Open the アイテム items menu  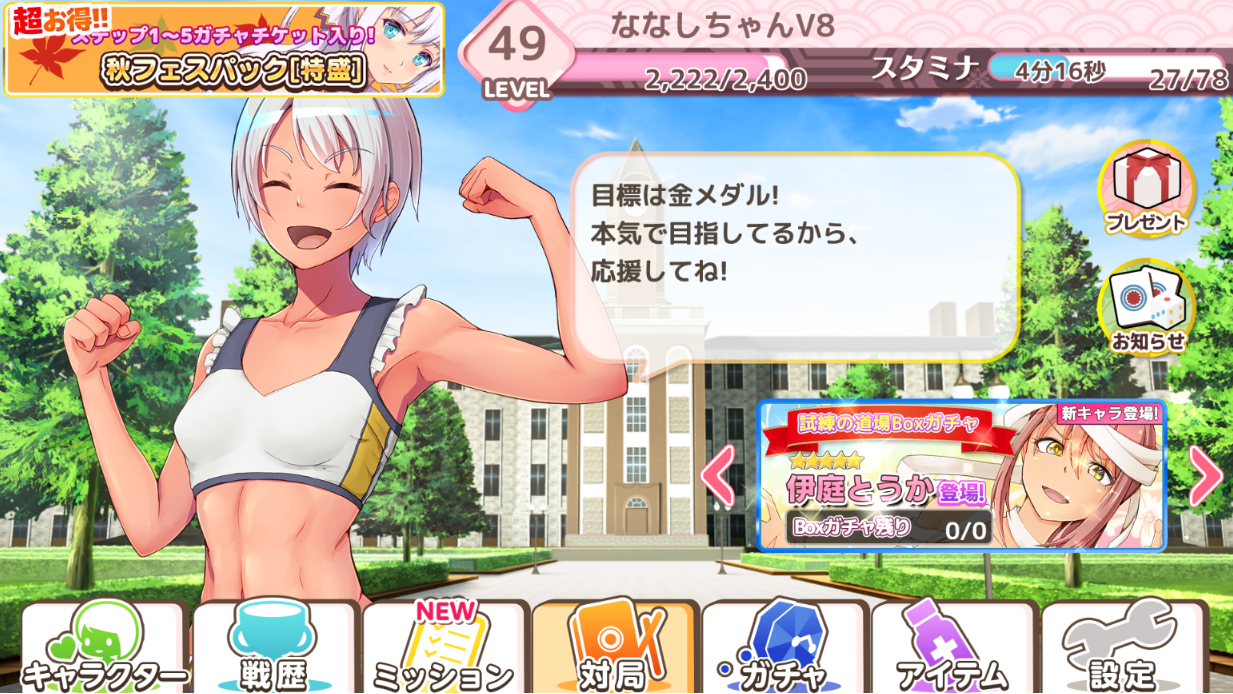coord(953,649)
